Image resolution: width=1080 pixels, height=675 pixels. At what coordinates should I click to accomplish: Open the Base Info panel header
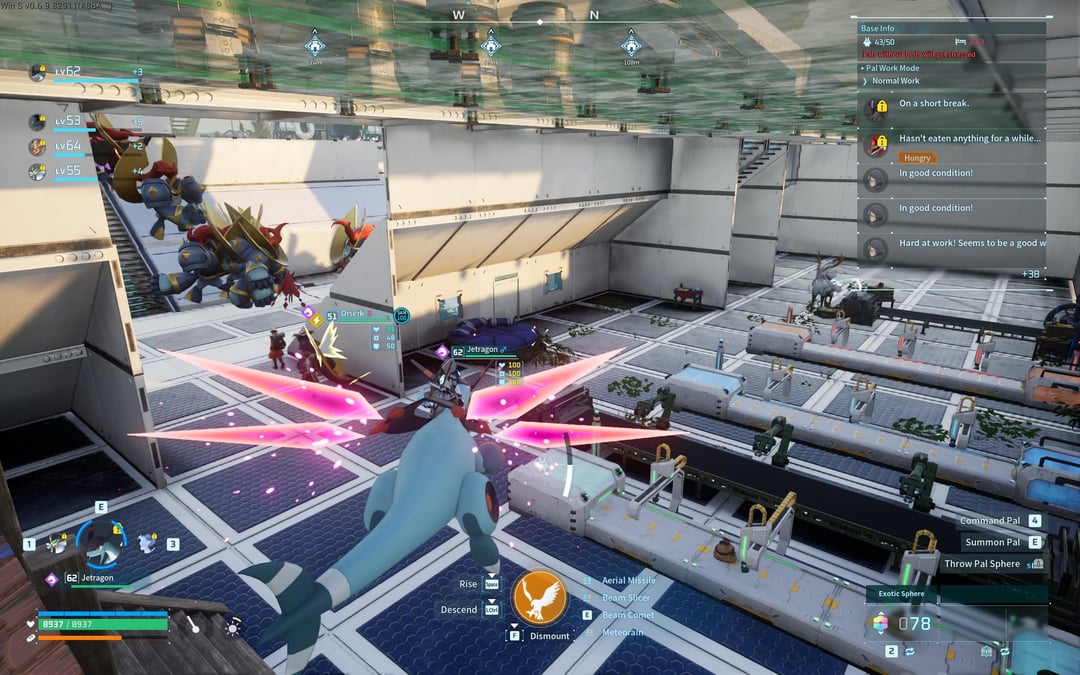950,29
